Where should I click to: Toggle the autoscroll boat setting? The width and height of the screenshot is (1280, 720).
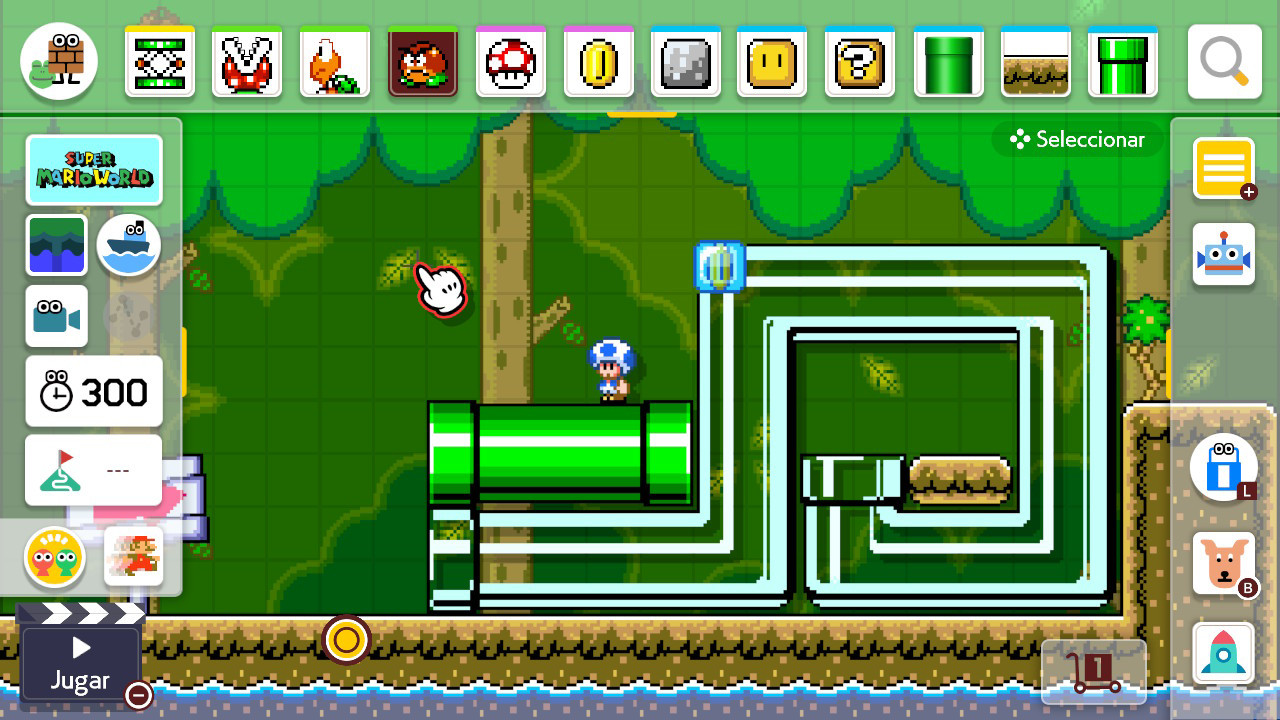click(129, 245)
